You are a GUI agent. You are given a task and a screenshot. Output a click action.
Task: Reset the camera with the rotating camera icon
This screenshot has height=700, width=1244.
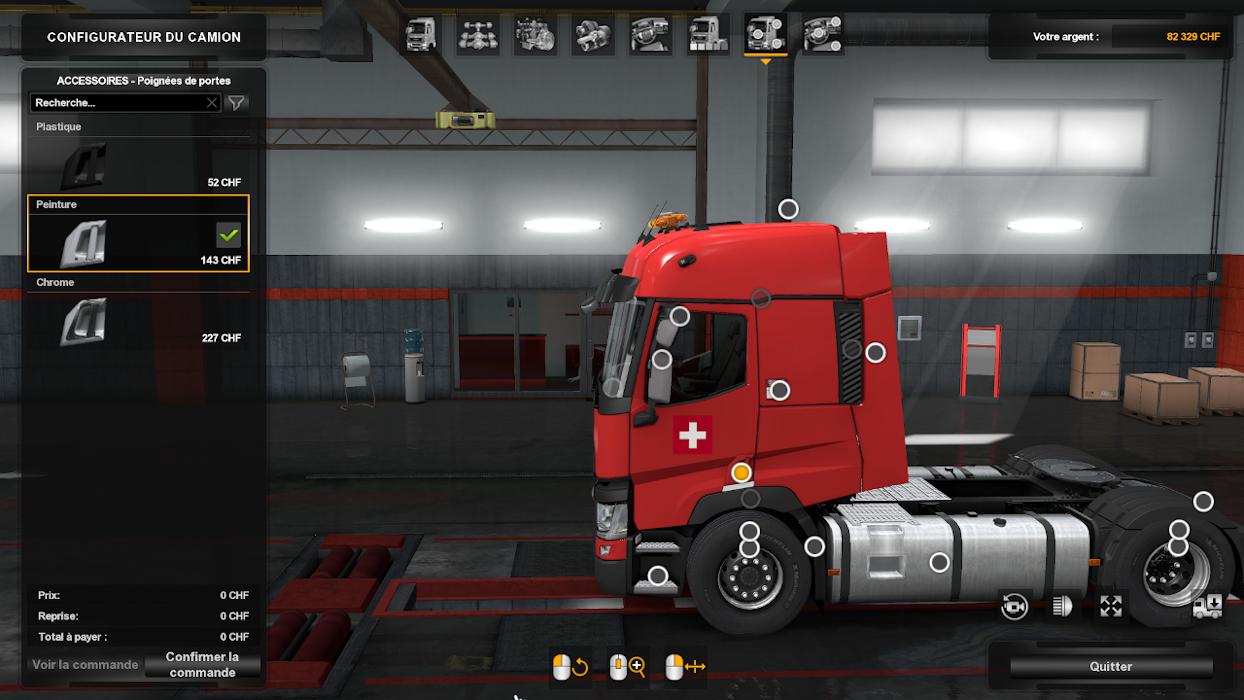click(1015, 606)
